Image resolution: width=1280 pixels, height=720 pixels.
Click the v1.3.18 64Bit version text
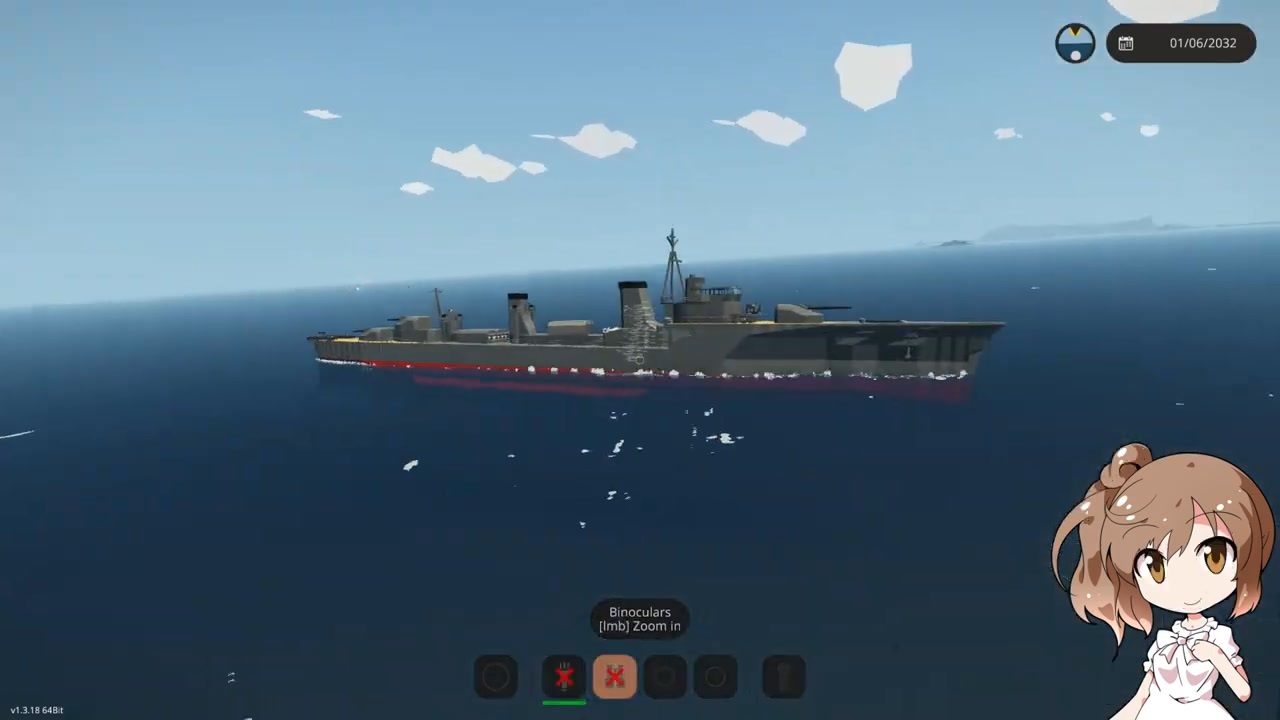[36, 710]
